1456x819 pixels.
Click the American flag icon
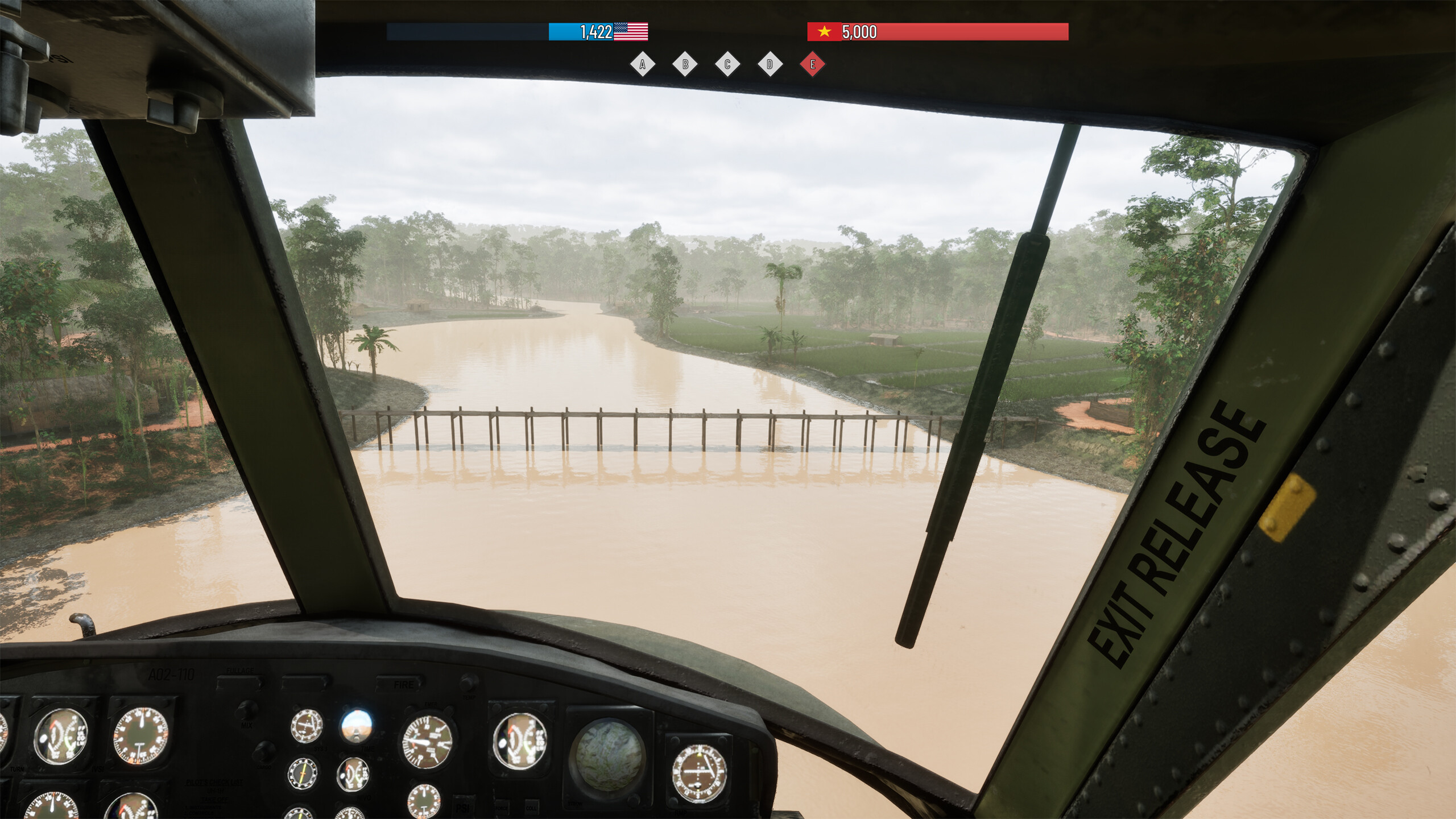[631, 32]
